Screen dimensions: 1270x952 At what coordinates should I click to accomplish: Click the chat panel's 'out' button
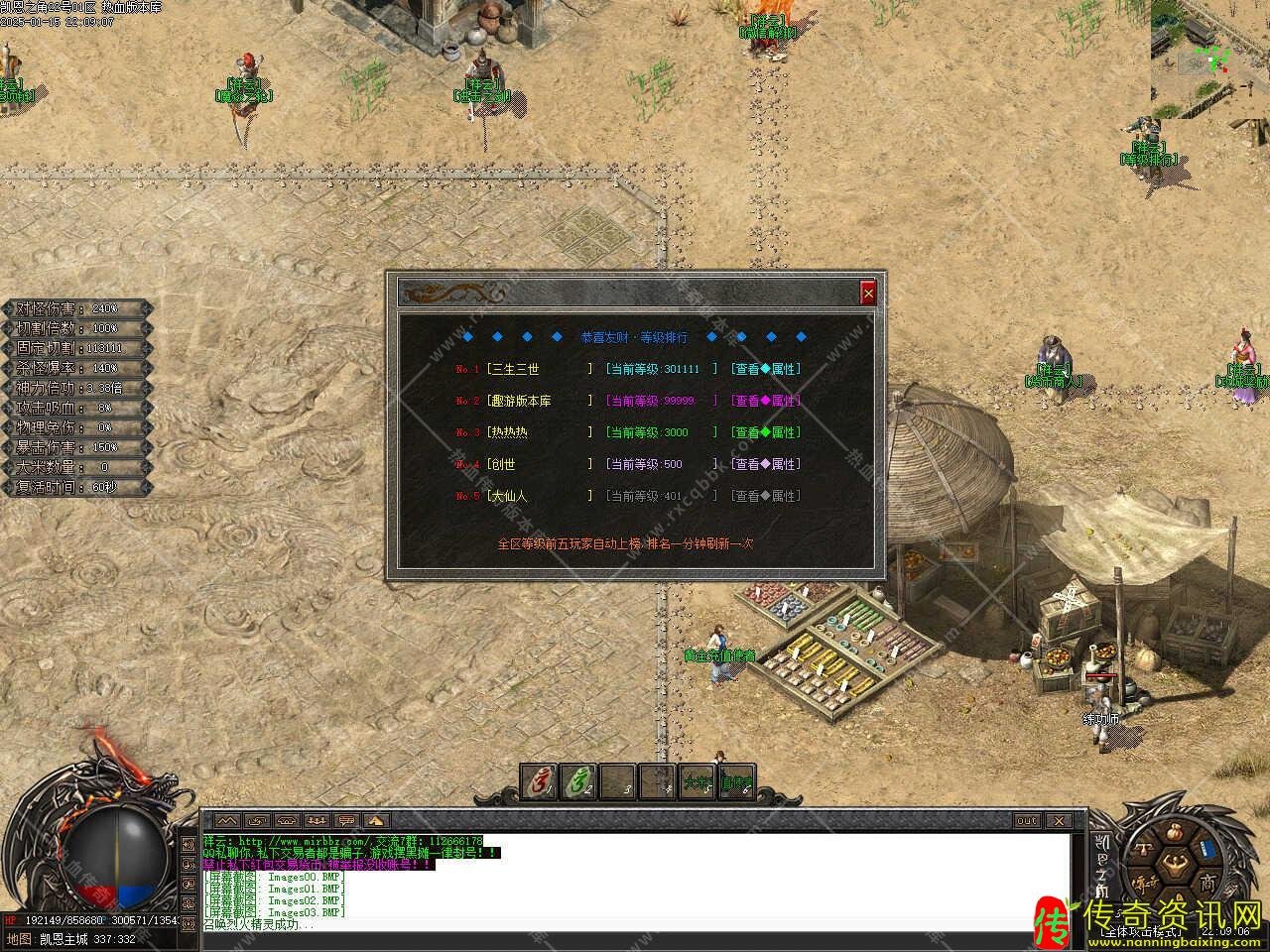[1027, 821]
